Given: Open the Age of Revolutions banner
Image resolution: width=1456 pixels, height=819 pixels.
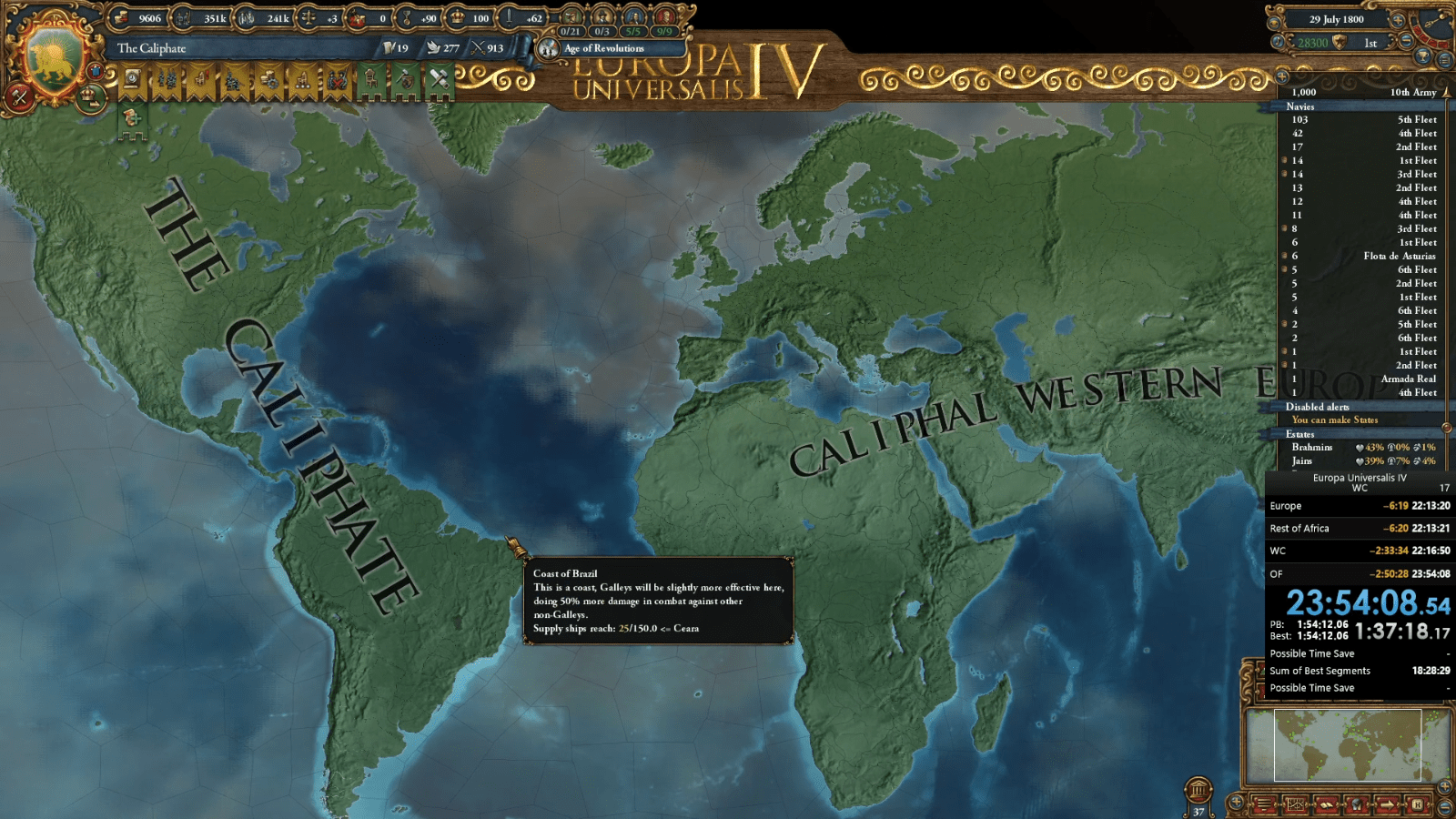Looking at the screenshot, I should tap(605, 47).
